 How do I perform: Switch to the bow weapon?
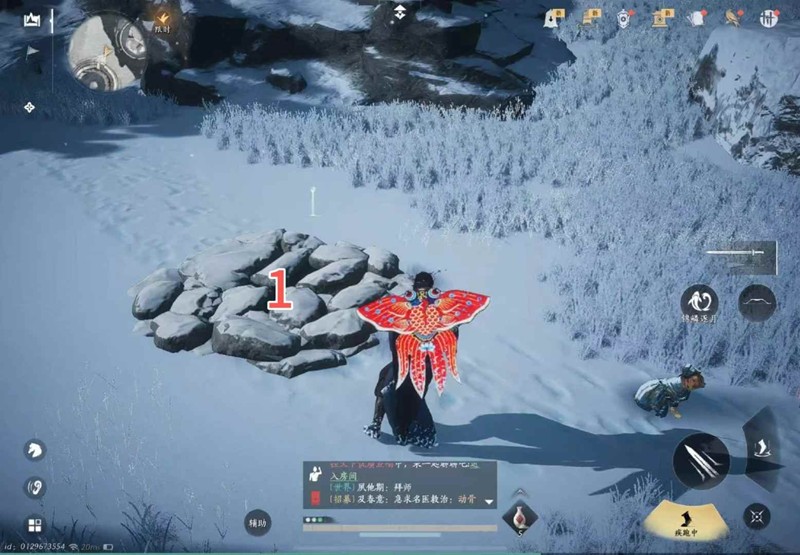757,302
